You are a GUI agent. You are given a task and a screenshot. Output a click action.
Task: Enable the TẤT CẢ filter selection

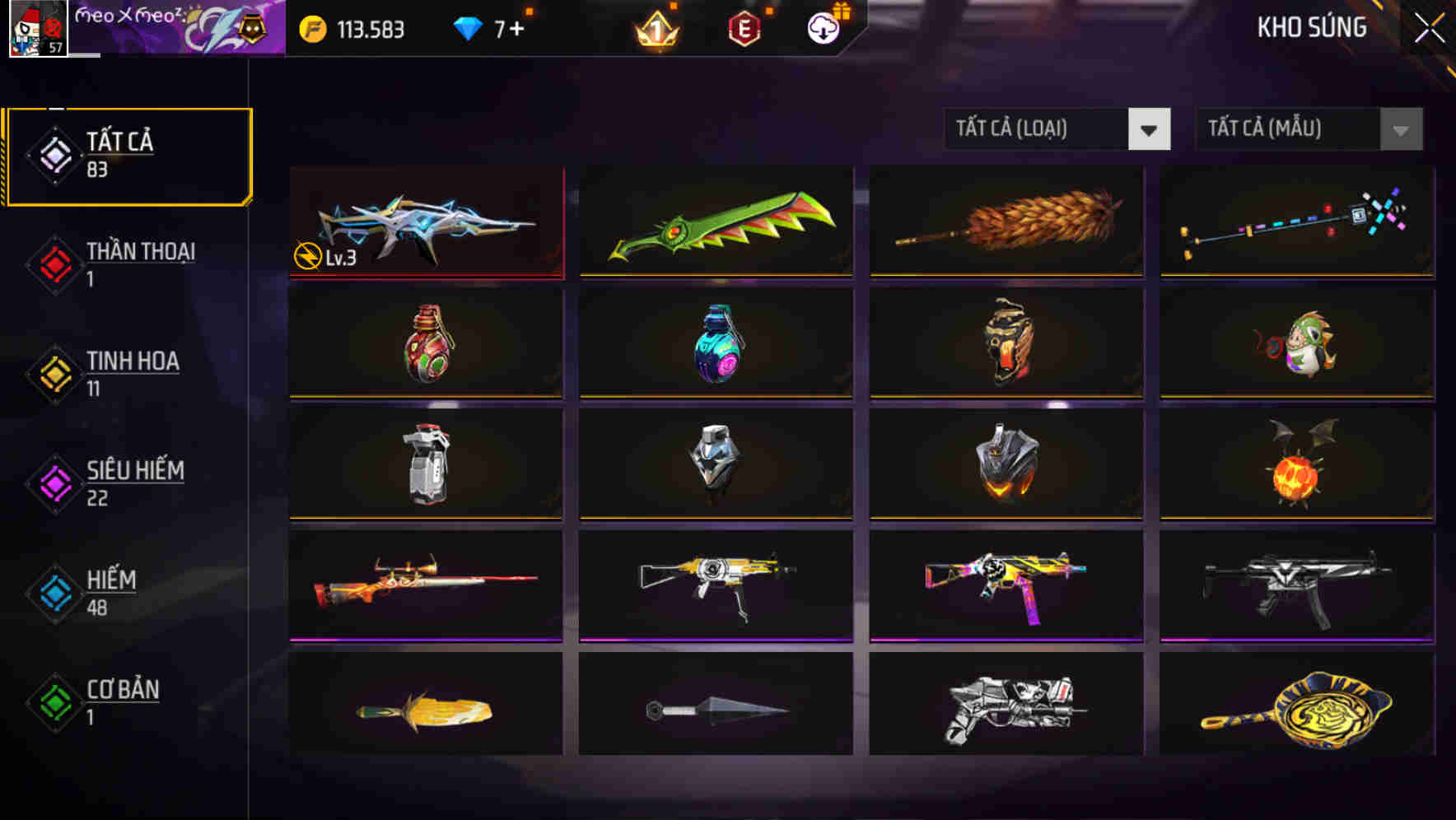(128, 153)
